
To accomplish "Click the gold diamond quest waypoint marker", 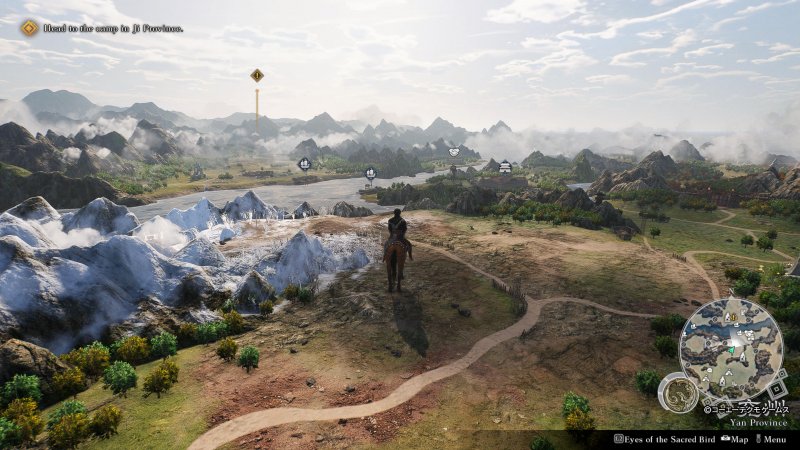I will coord(257,75).
